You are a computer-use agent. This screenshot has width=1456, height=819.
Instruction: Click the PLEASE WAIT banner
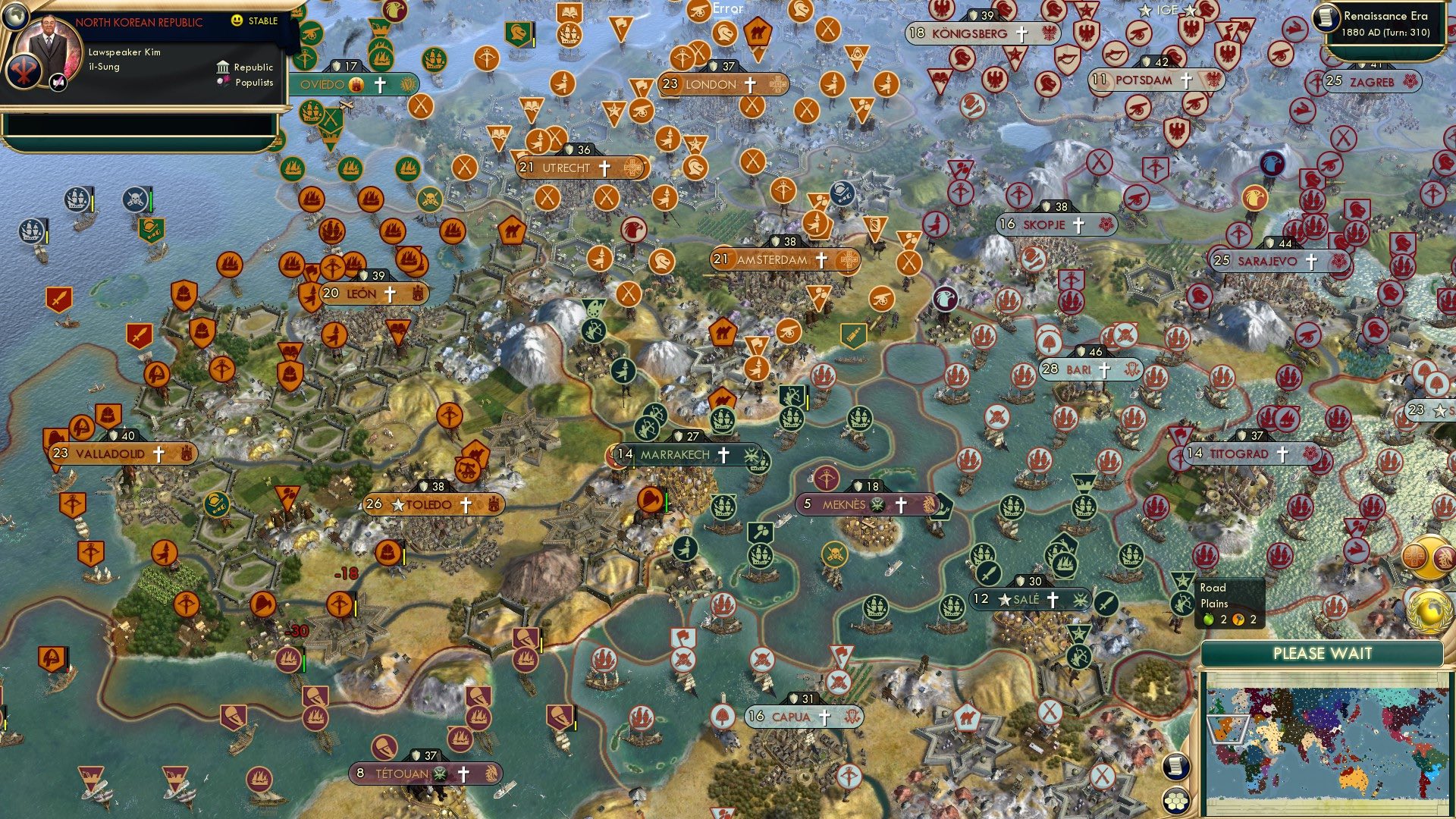click(1323, 653)
